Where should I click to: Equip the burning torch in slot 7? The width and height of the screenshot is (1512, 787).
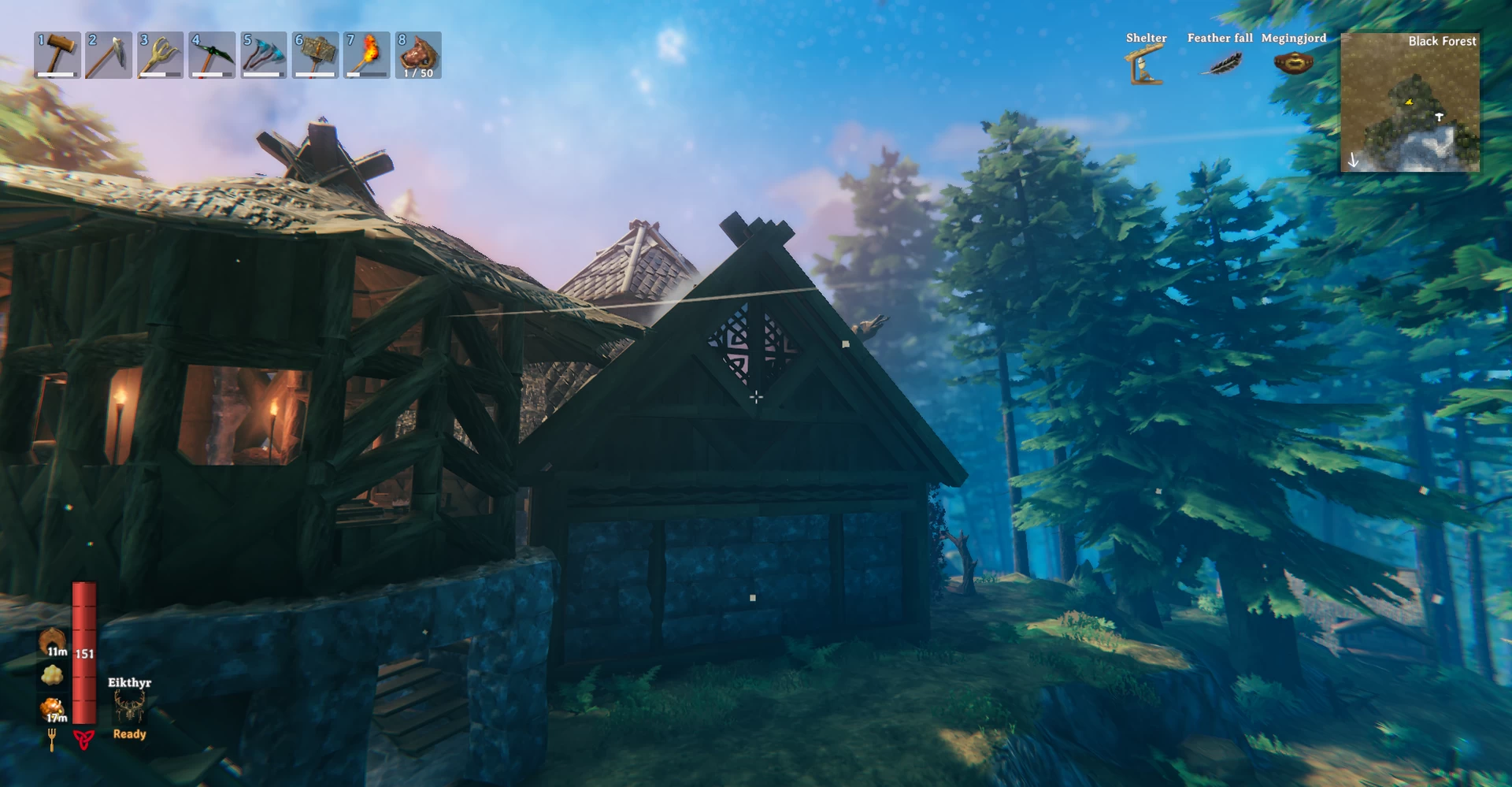coord(367,55)
